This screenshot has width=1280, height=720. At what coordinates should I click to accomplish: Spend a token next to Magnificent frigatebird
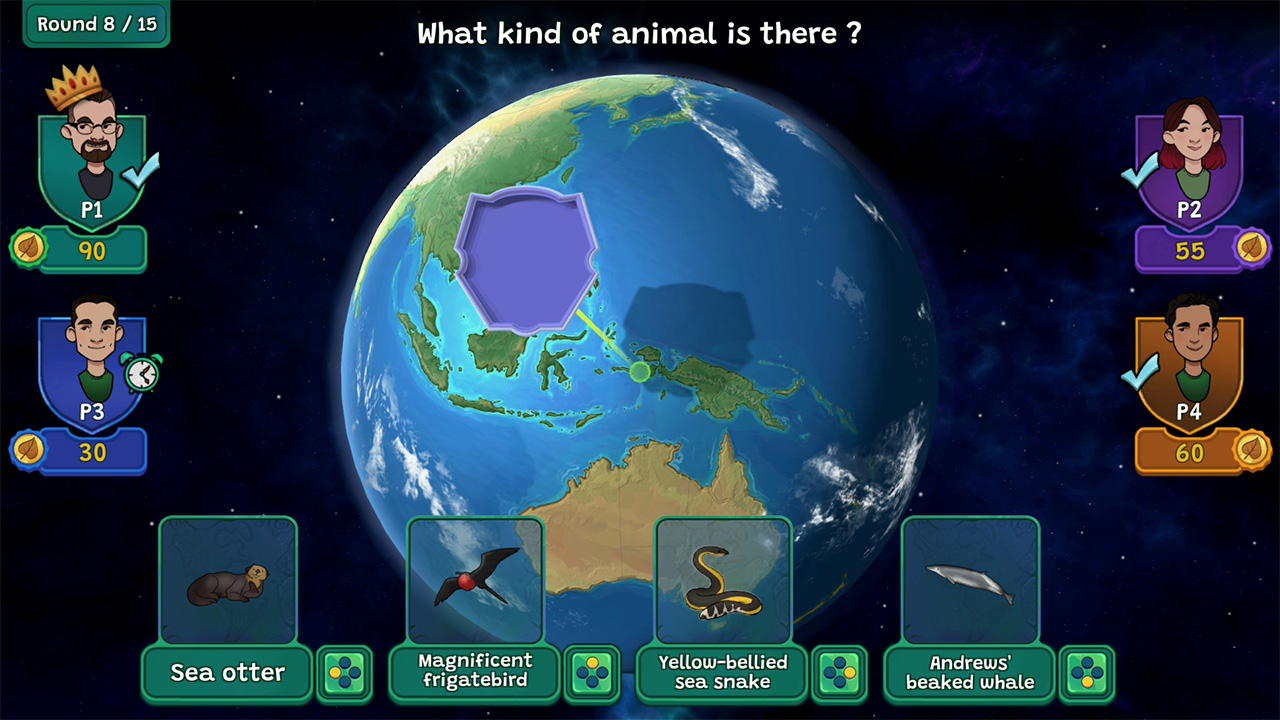point(593,673)
